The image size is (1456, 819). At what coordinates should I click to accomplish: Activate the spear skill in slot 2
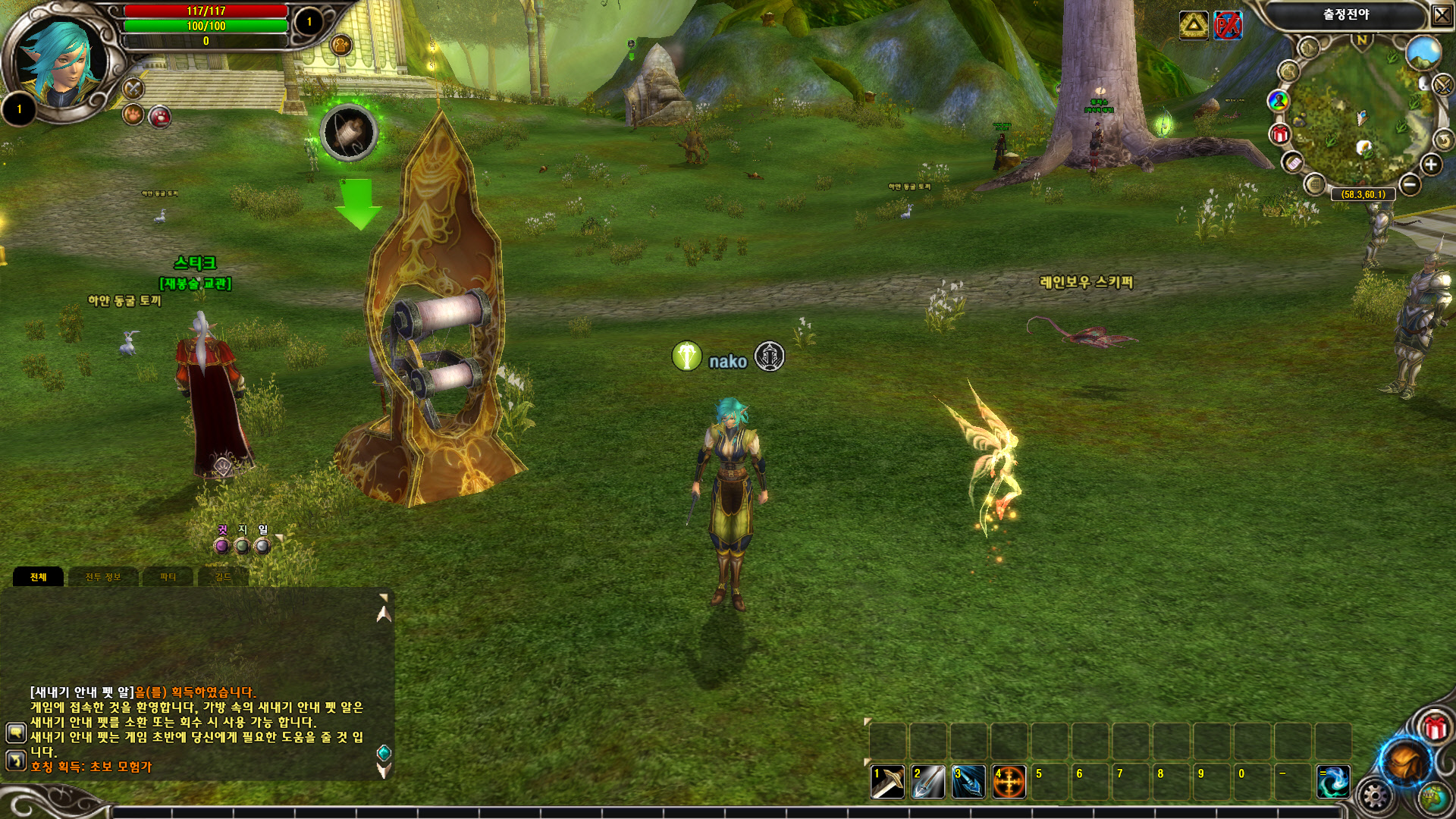[x=928, y=782]
